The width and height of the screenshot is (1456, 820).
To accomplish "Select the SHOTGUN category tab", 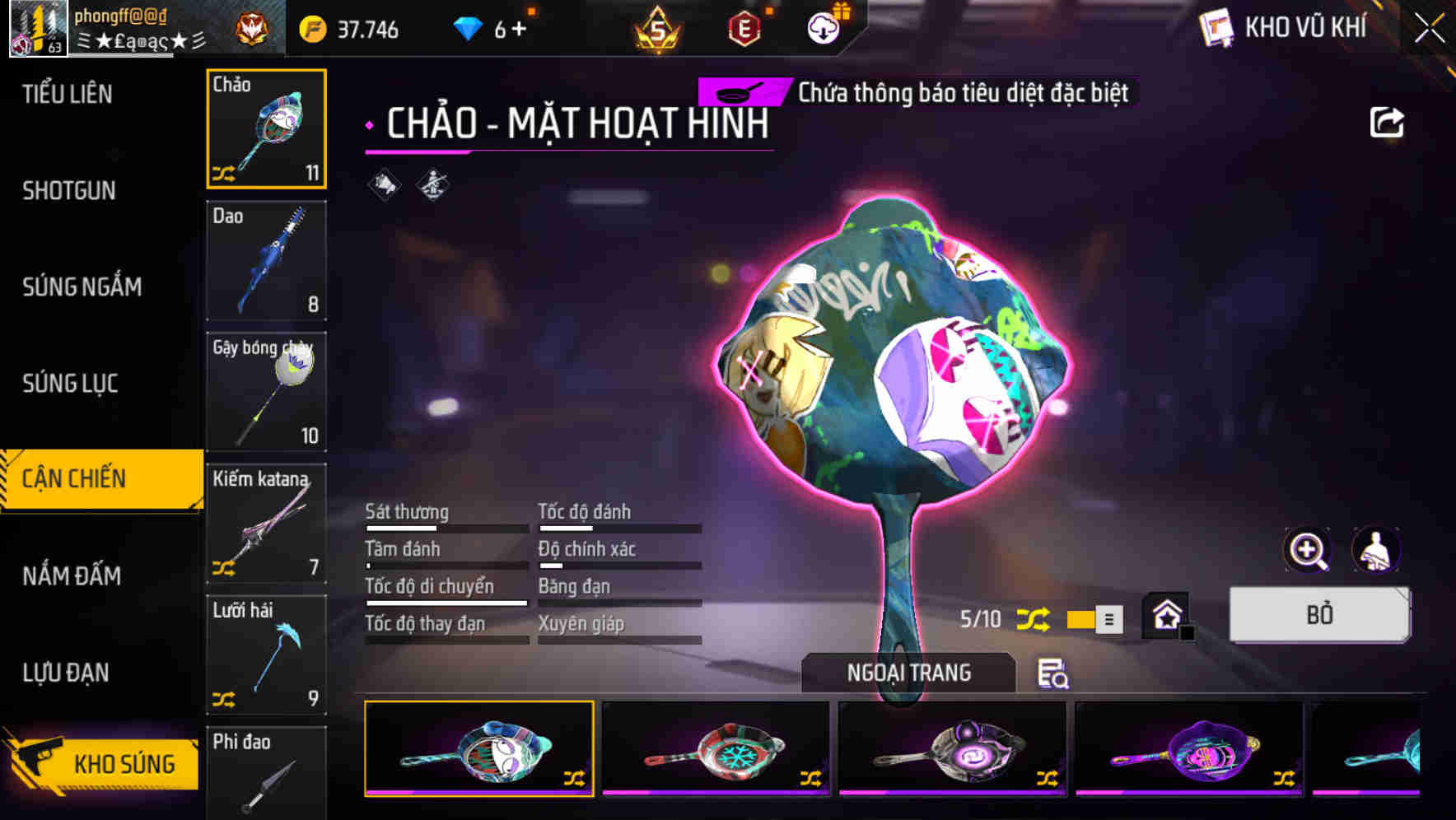I will 70,190.
